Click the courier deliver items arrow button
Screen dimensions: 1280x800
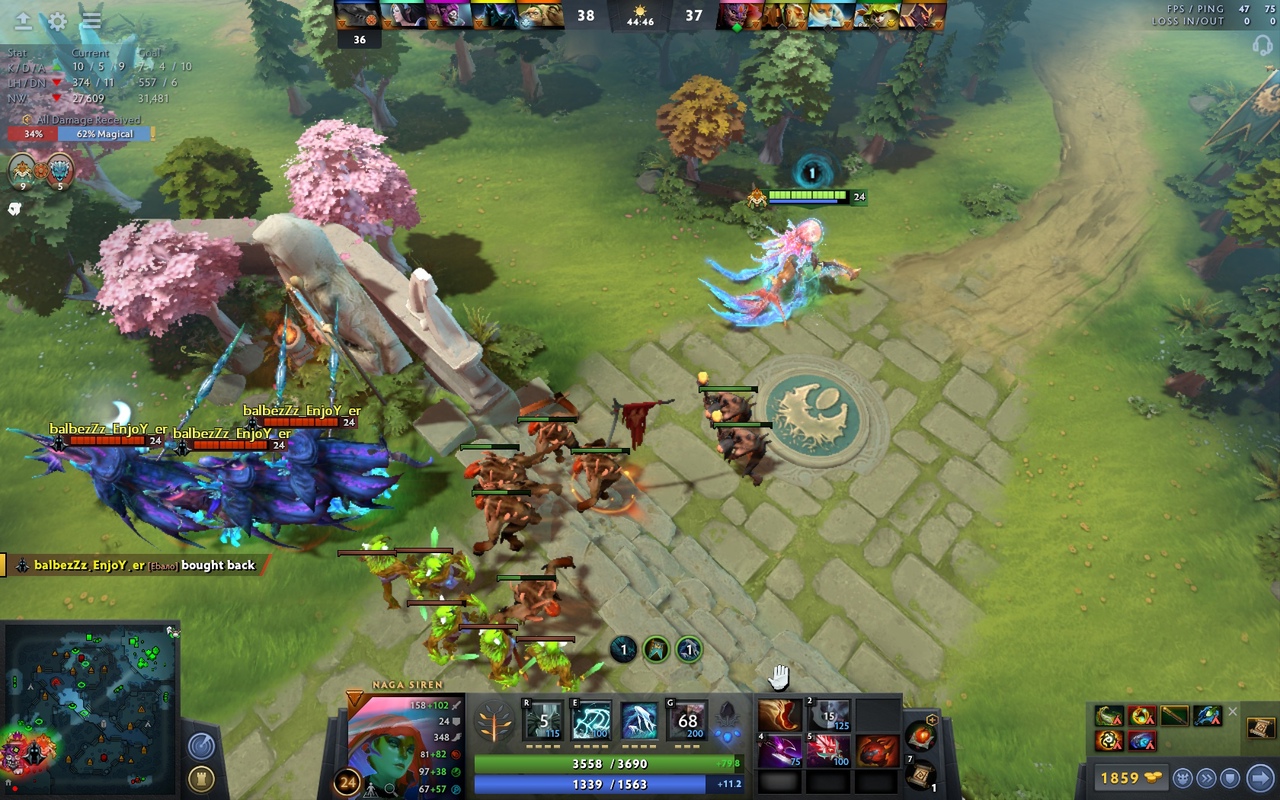(x=1259, y=777)
